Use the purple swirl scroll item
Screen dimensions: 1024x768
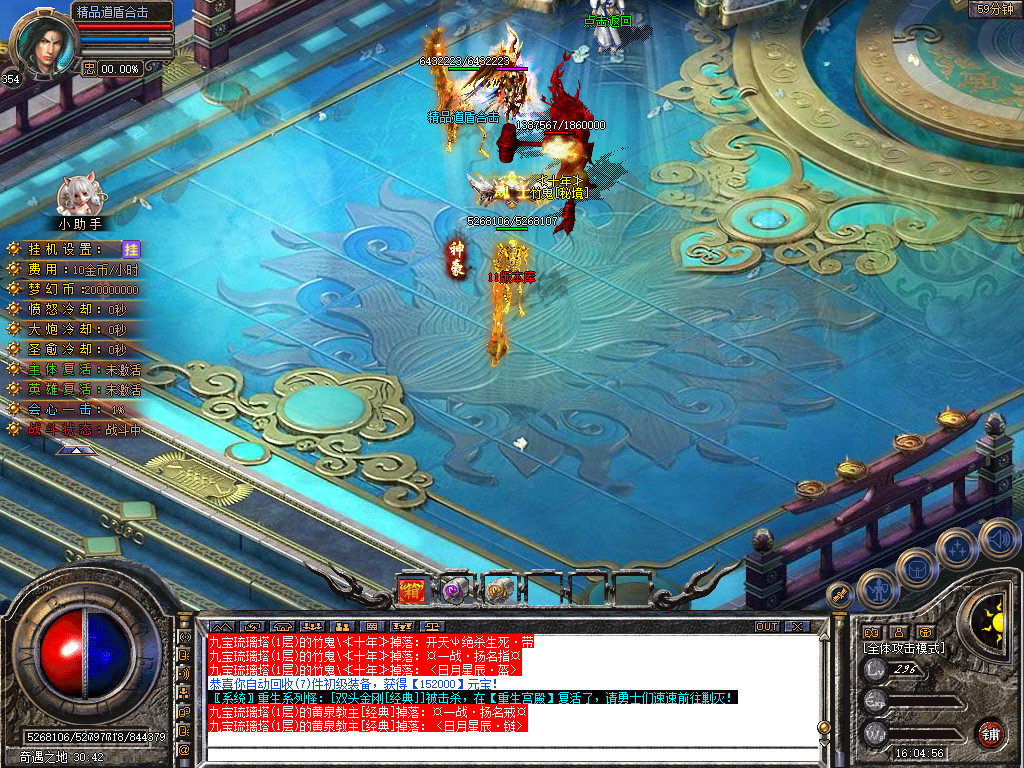[456, 590]
